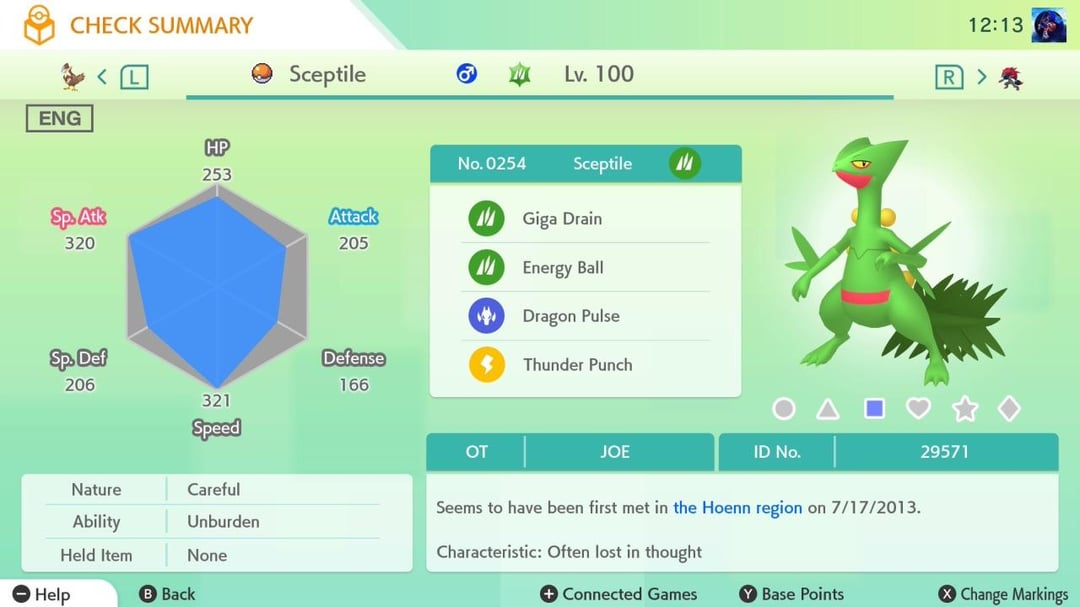Select the Energy Ball move
Viewport: 1080px width, 607px height.
click(x=586, y=268)
